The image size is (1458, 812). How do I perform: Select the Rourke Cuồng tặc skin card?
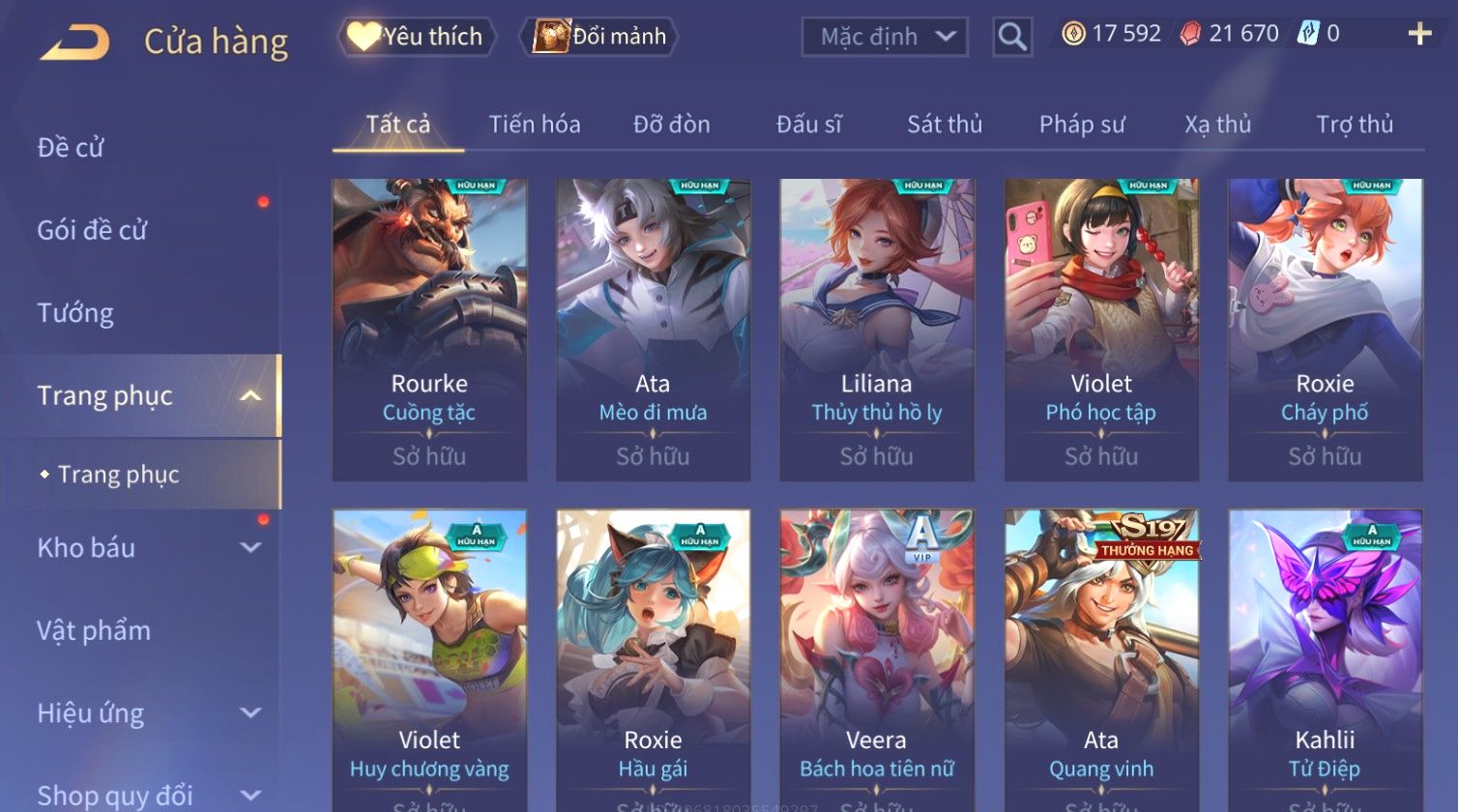(429, 329)
